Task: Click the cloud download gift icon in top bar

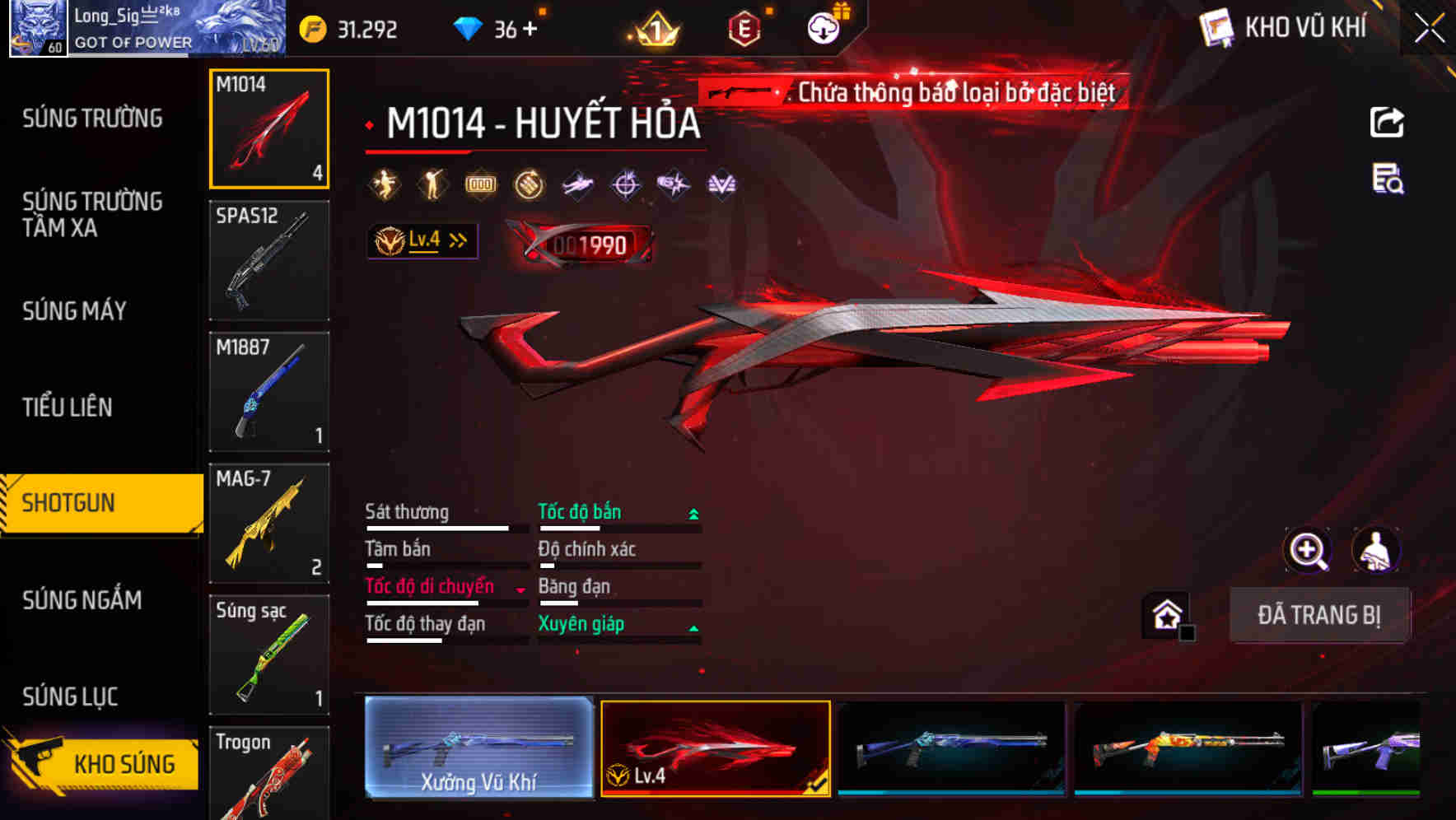Action: tap(822, 27)
